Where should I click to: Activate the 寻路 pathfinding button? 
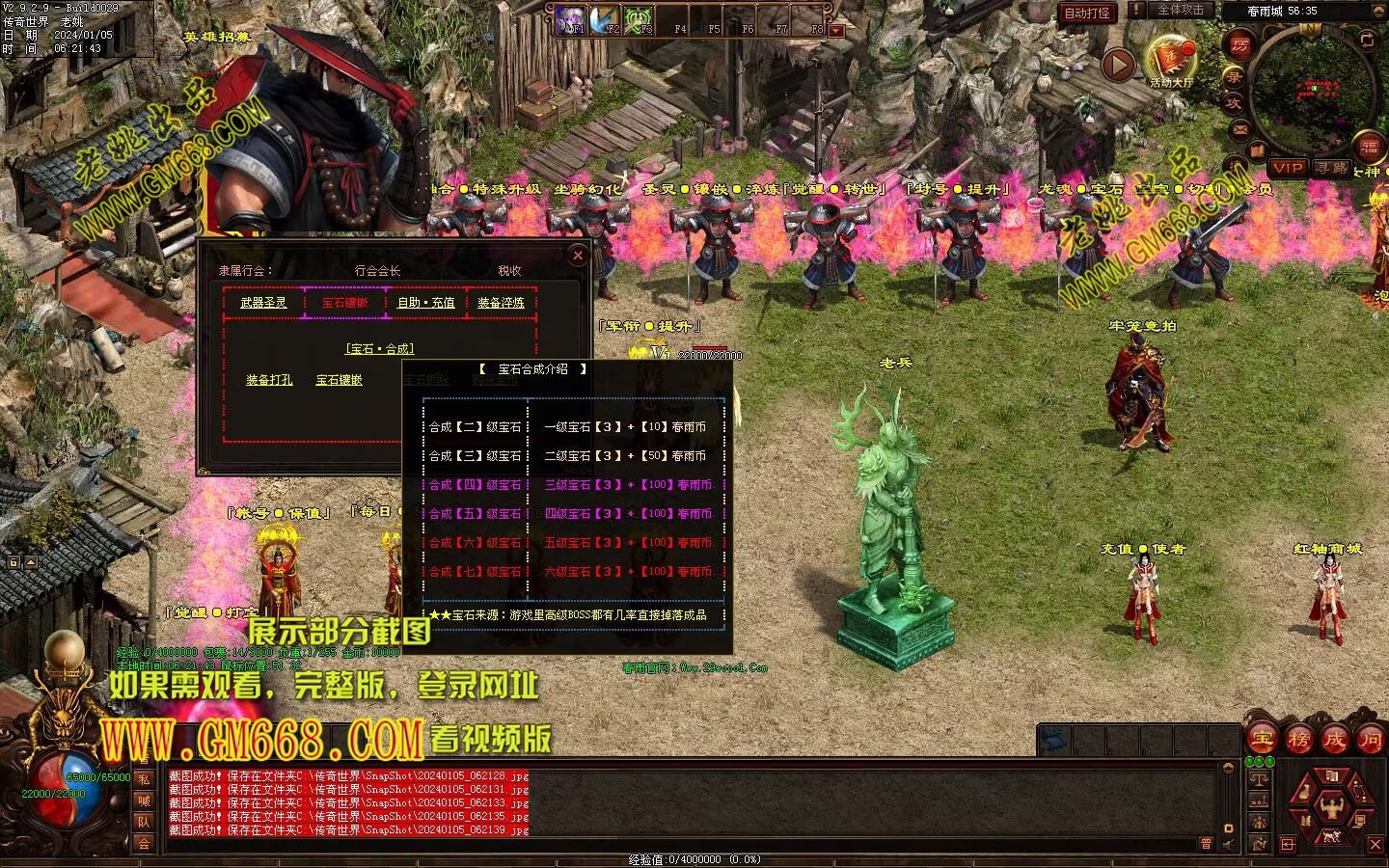click(x=1333, y=168)
